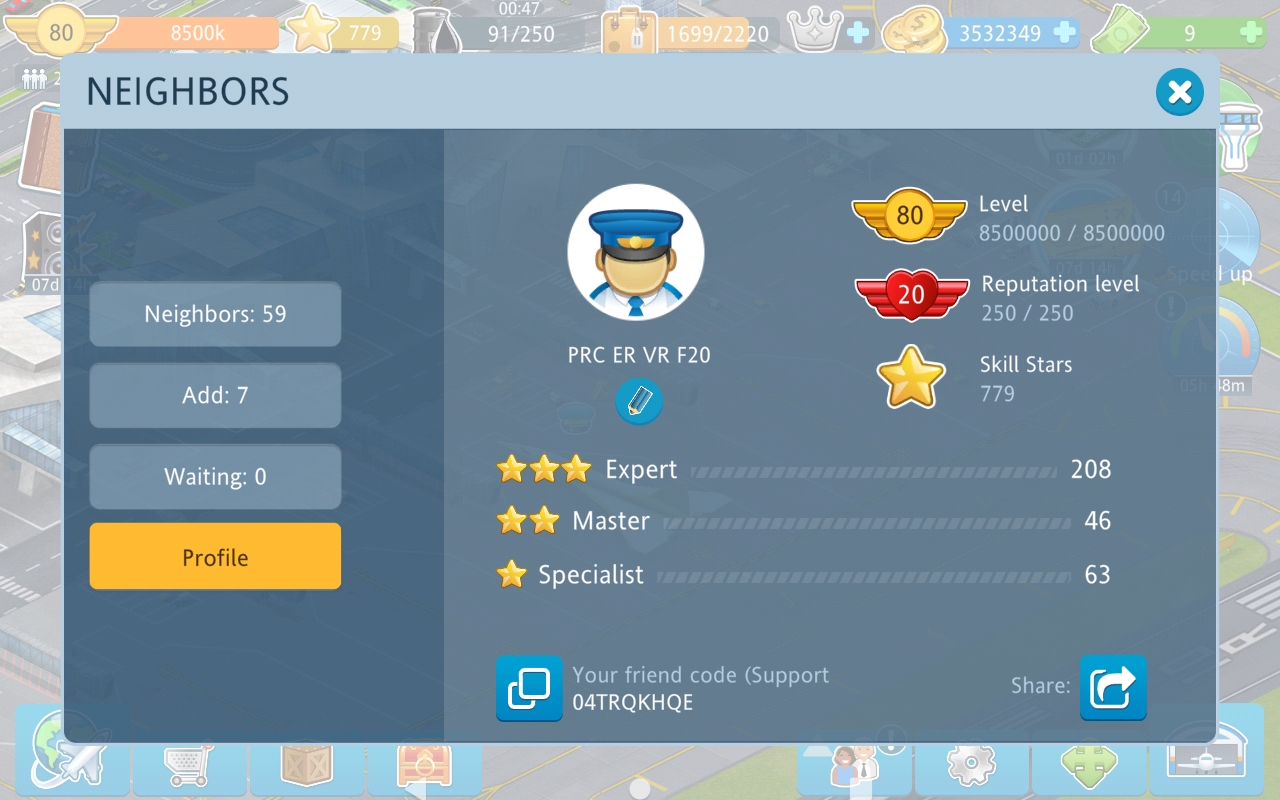The height and width of the screenshot is (800, 1280).
Task: Share your friend code
Action: pos(1112,688)
